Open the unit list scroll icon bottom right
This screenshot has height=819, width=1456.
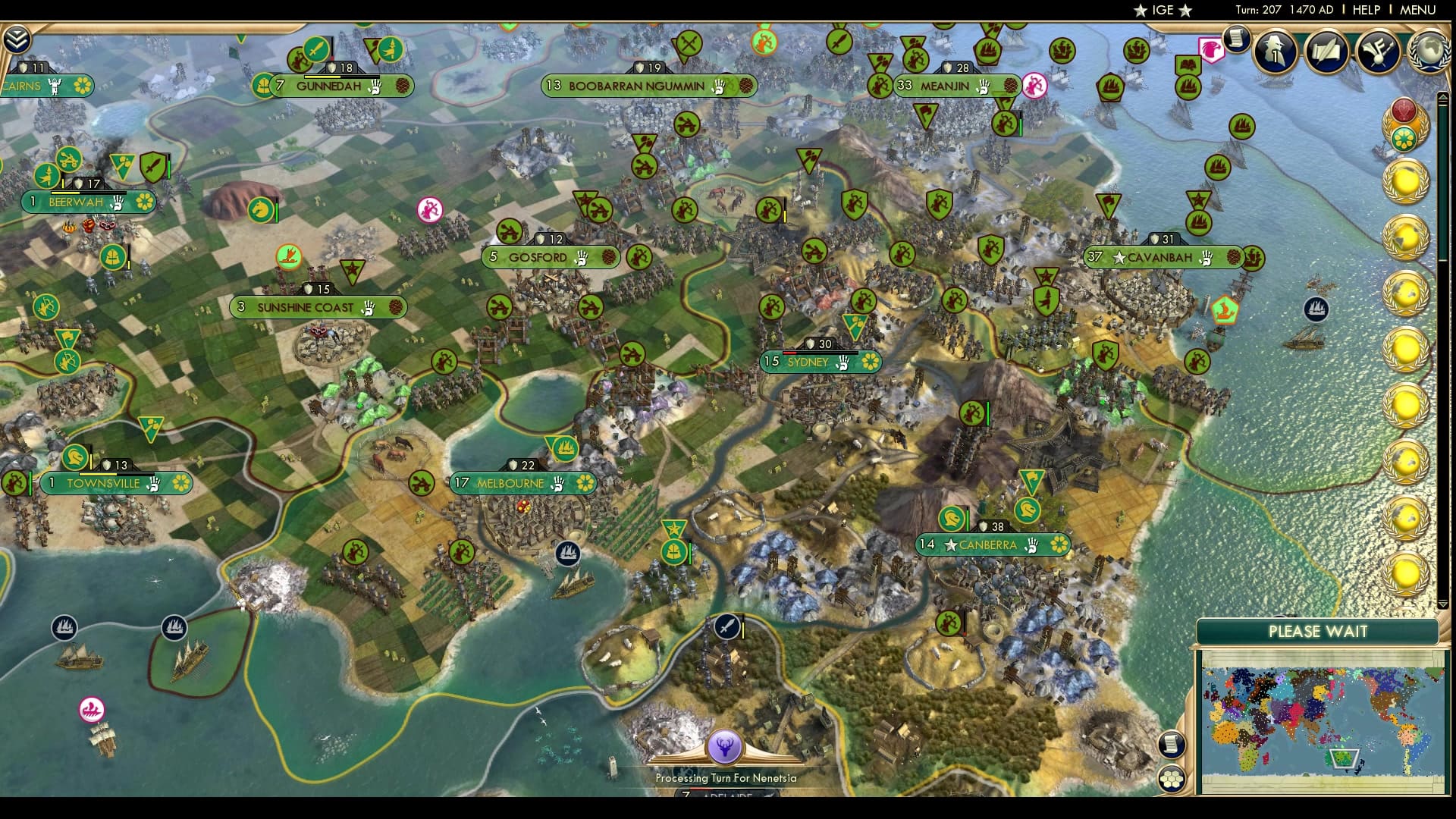tap(1172, 743)
